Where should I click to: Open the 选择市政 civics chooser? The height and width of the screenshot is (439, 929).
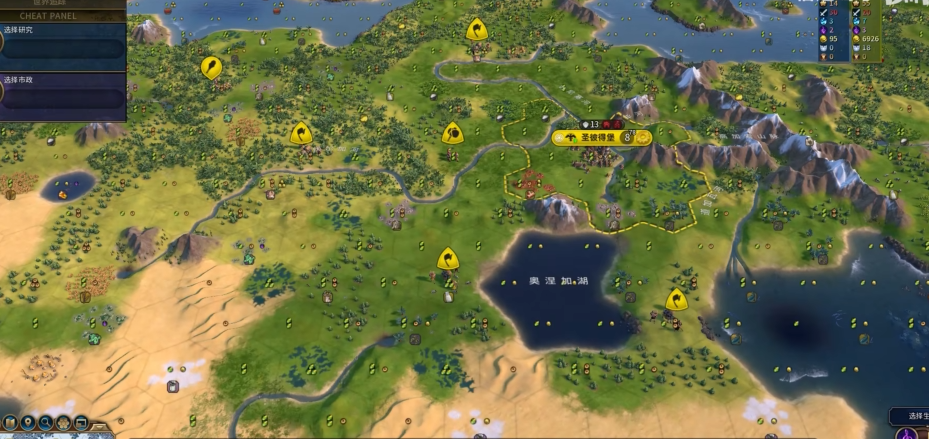tap(62, 92)
